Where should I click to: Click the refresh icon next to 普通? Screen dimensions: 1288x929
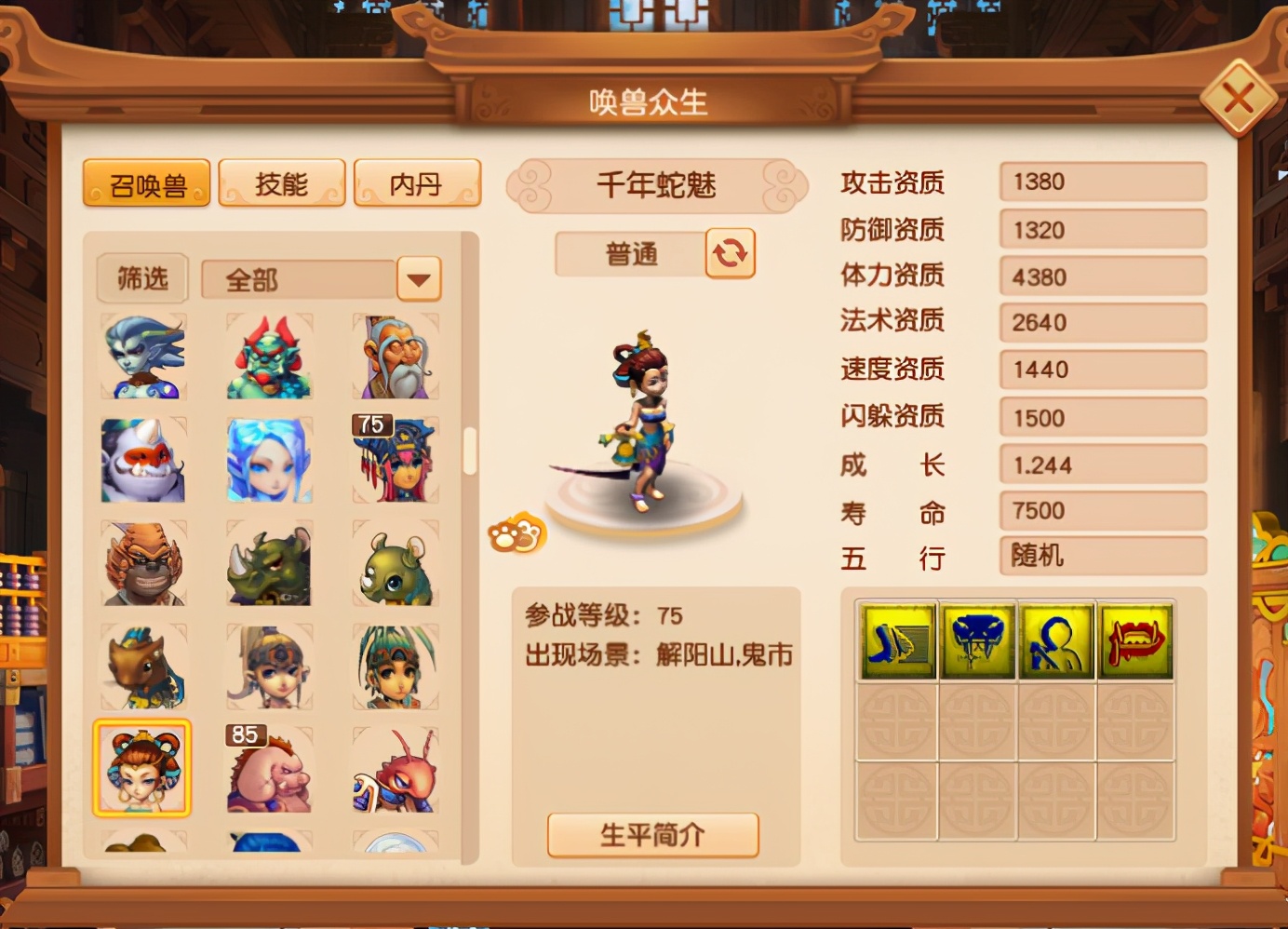tap(729, 253)
